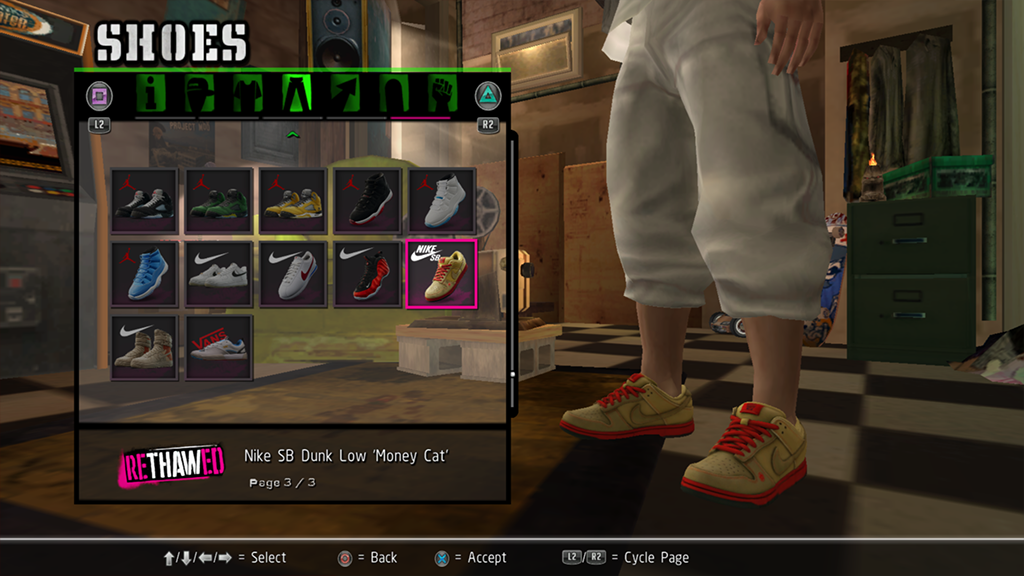Select the black Jordan with red sole
Image resolution: width=1024 pixels, height=576 pixels.
[x=367, y=201]
